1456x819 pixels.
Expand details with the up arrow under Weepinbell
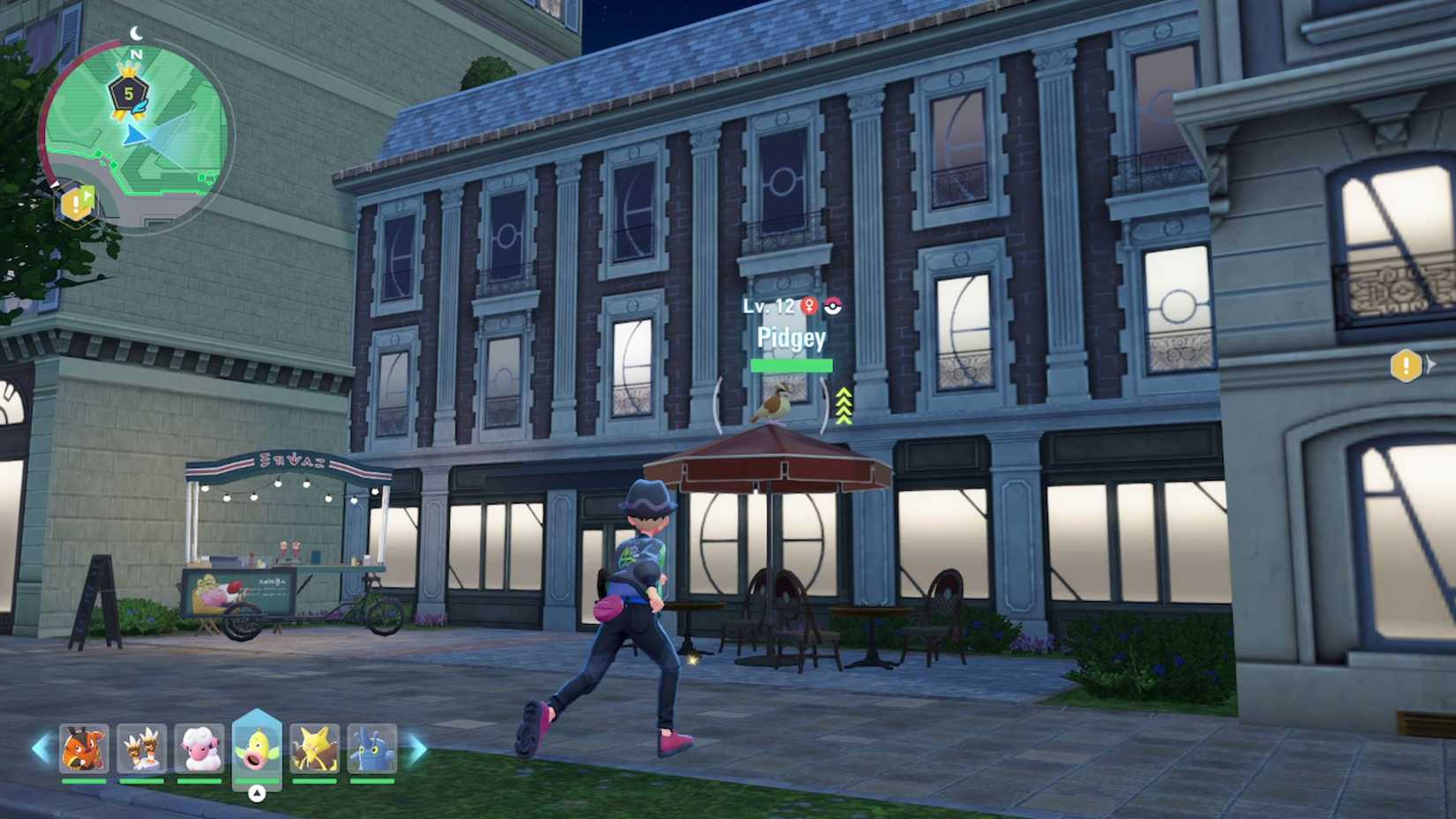pos(258,791)
